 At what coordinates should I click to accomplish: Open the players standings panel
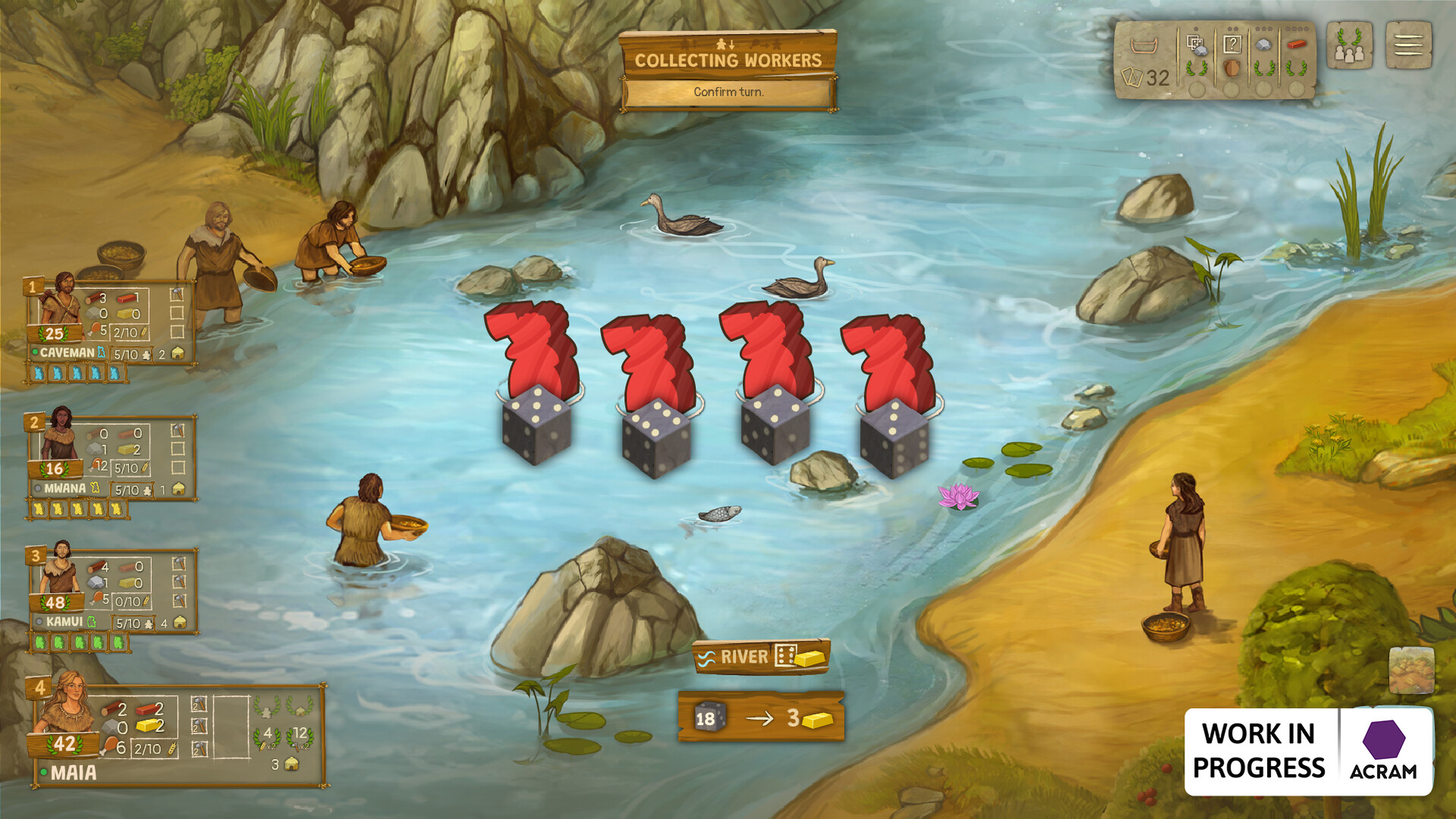click(x=1349, y=45)
